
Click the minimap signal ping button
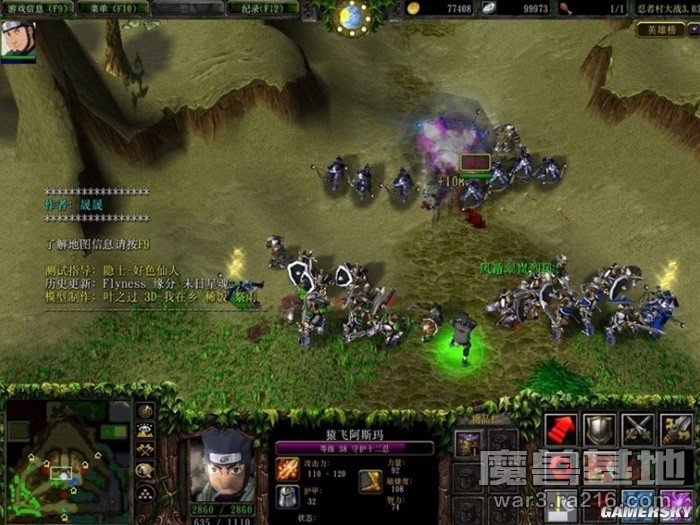[x=145, y=411]
